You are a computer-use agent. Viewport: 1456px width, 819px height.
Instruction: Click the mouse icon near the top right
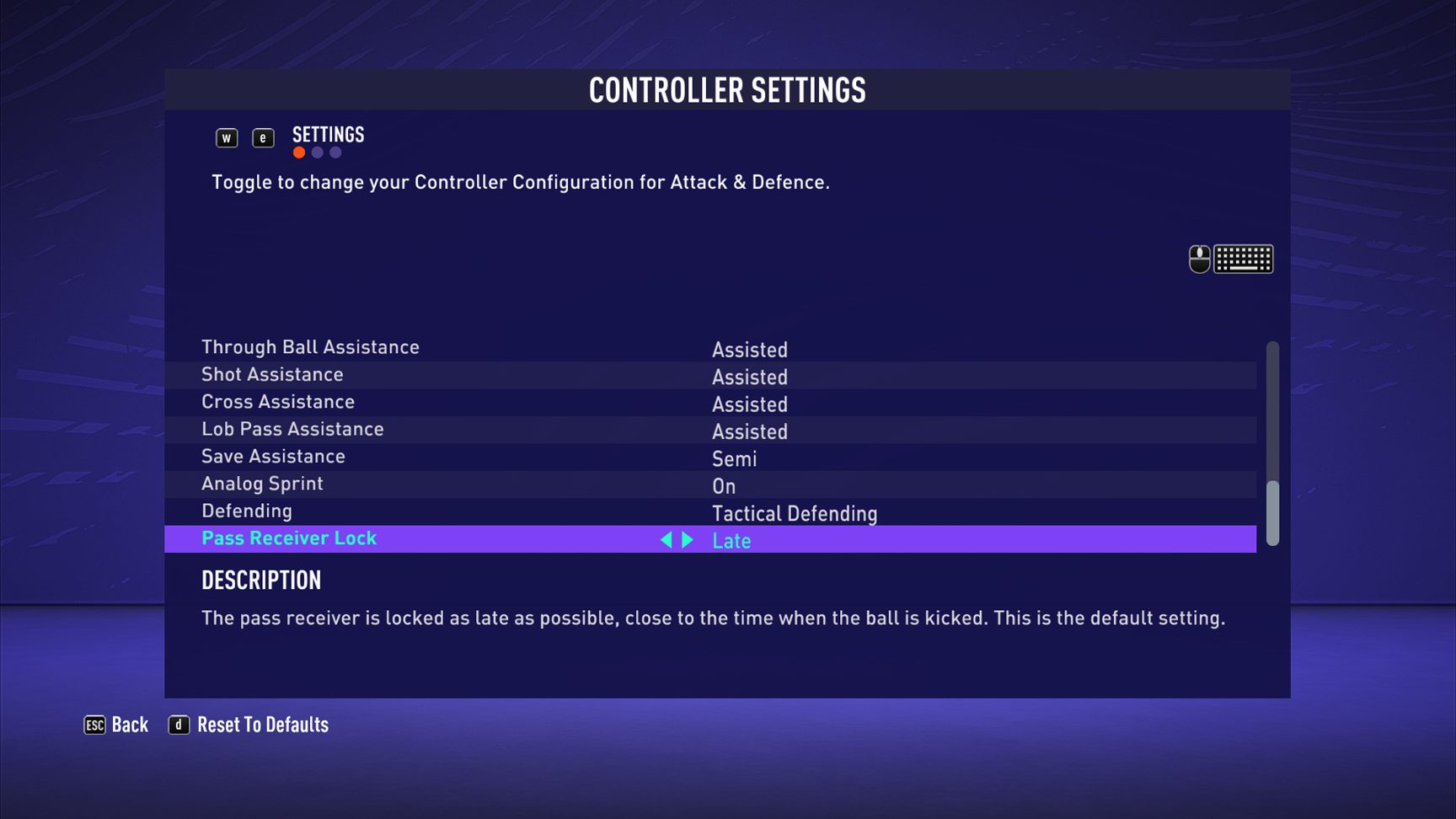tap(1200, 259)
